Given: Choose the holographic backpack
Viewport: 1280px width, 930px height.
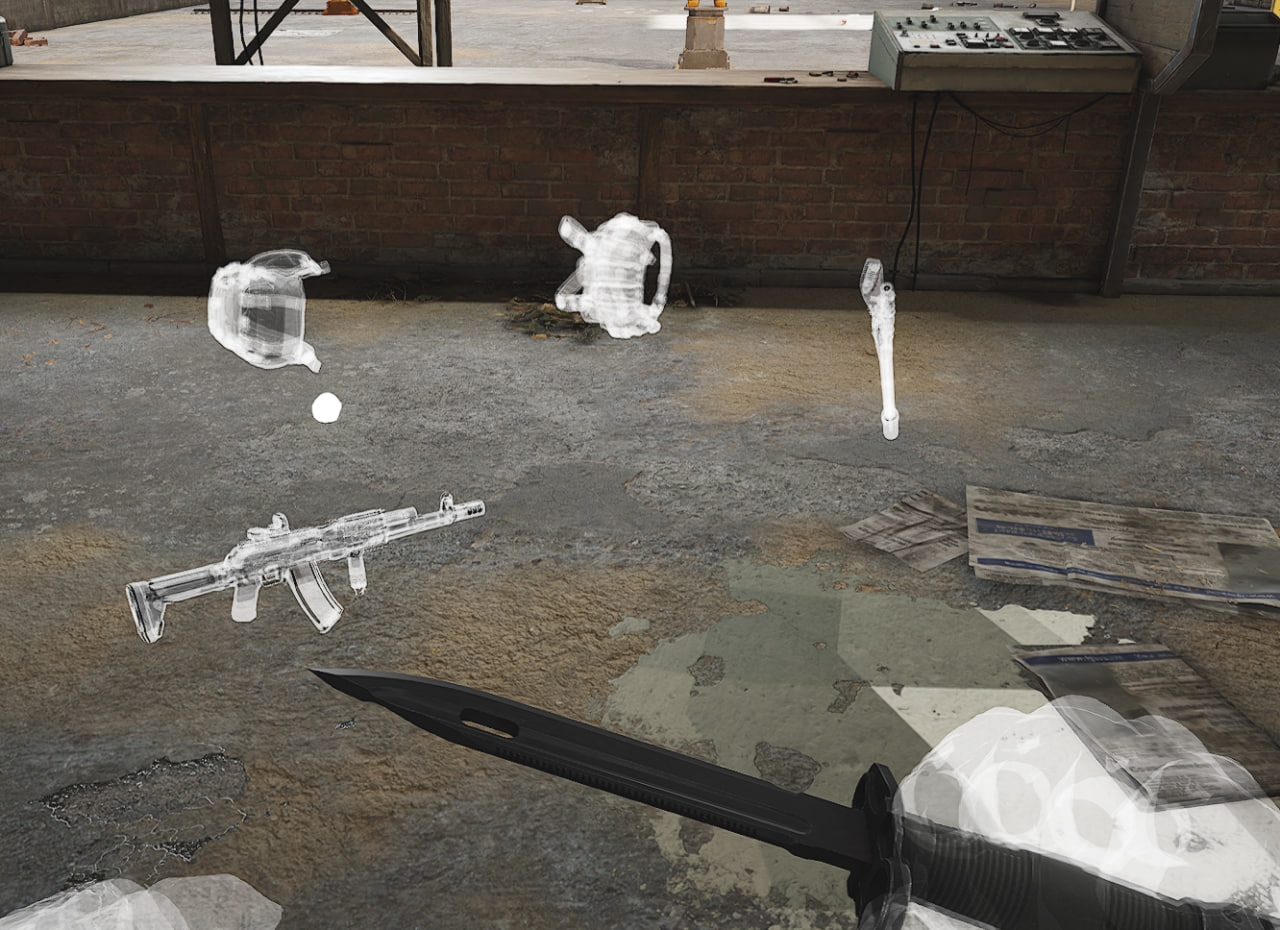Looking at the screenshot, I should (612, 275).
